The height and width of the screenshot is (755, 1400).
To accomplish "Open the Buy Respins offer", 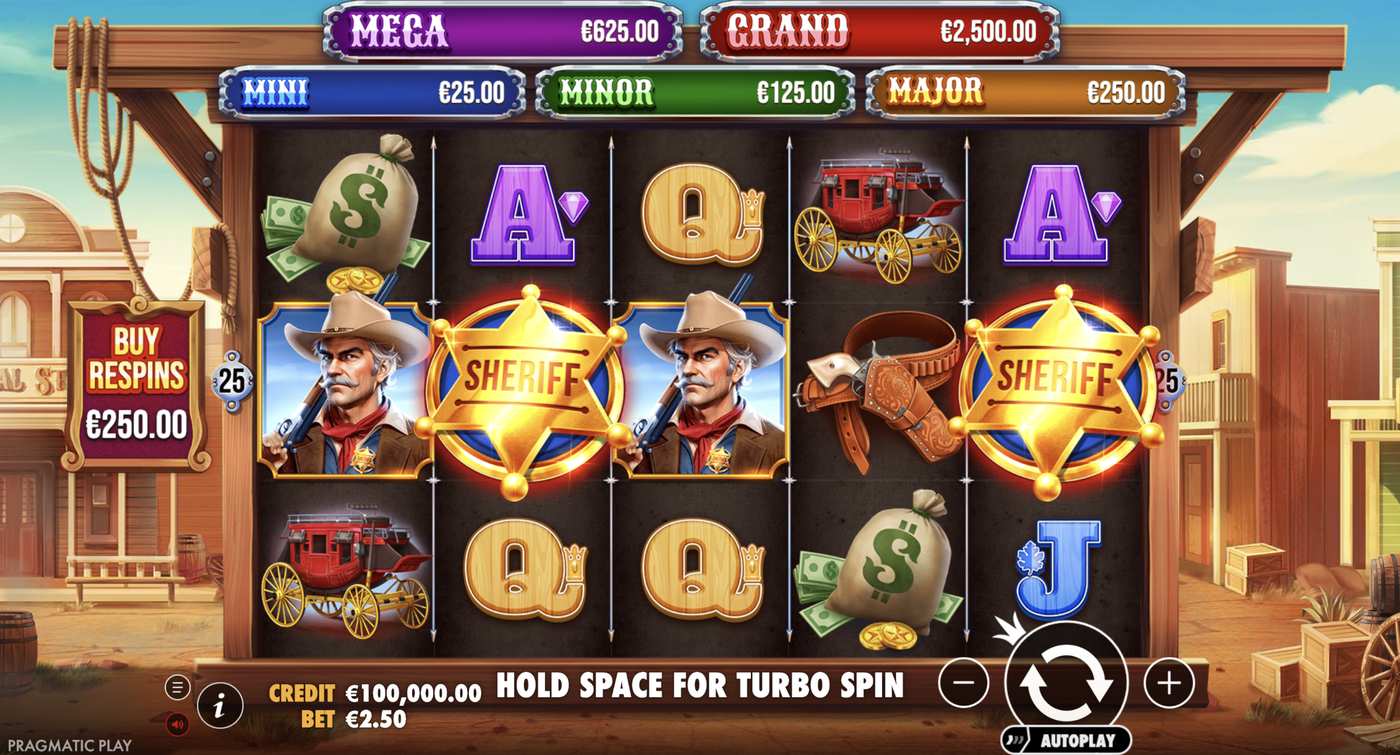I will (136, 385).
